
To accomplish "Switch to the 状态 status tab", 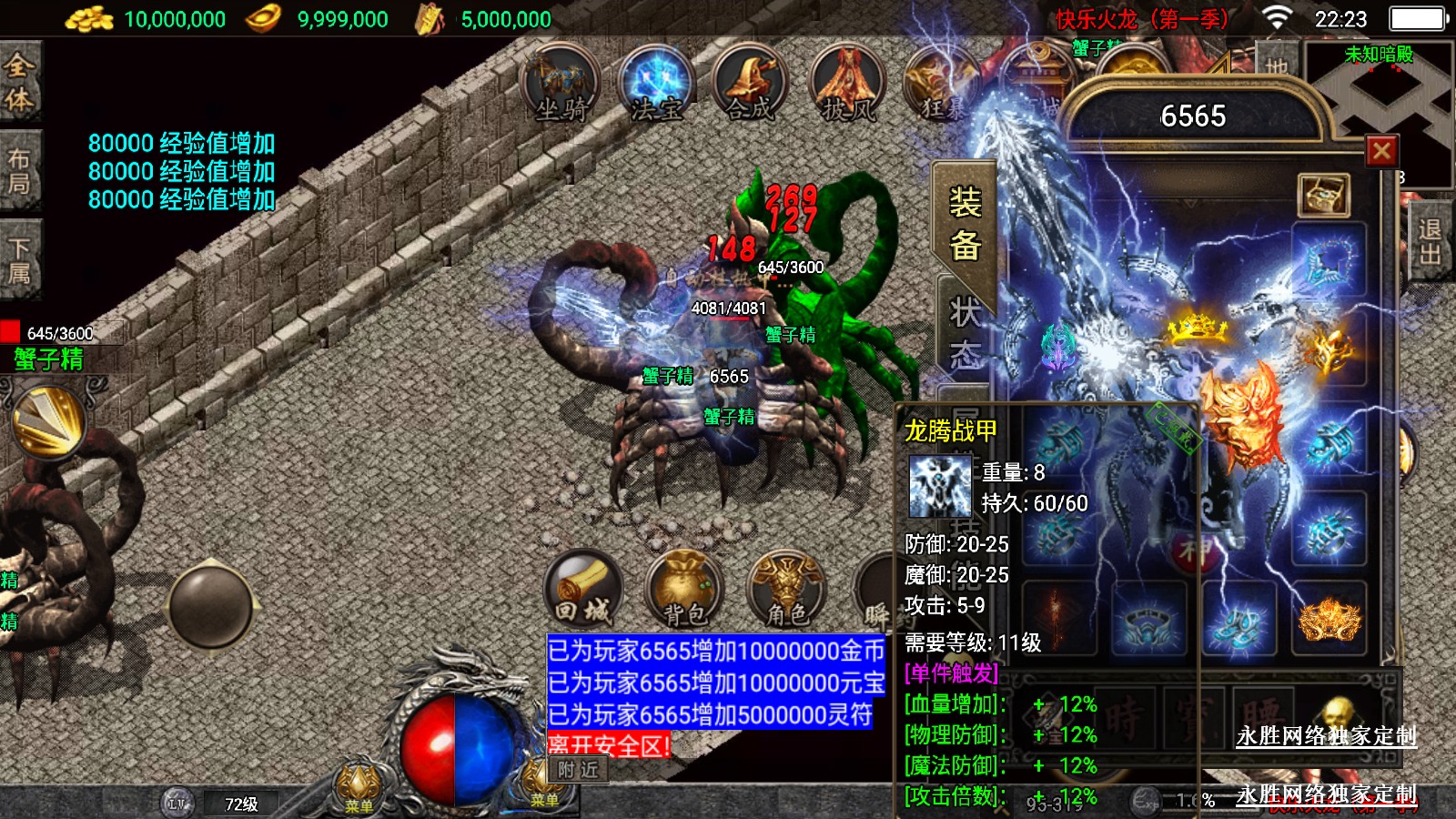I will point(965,333).
